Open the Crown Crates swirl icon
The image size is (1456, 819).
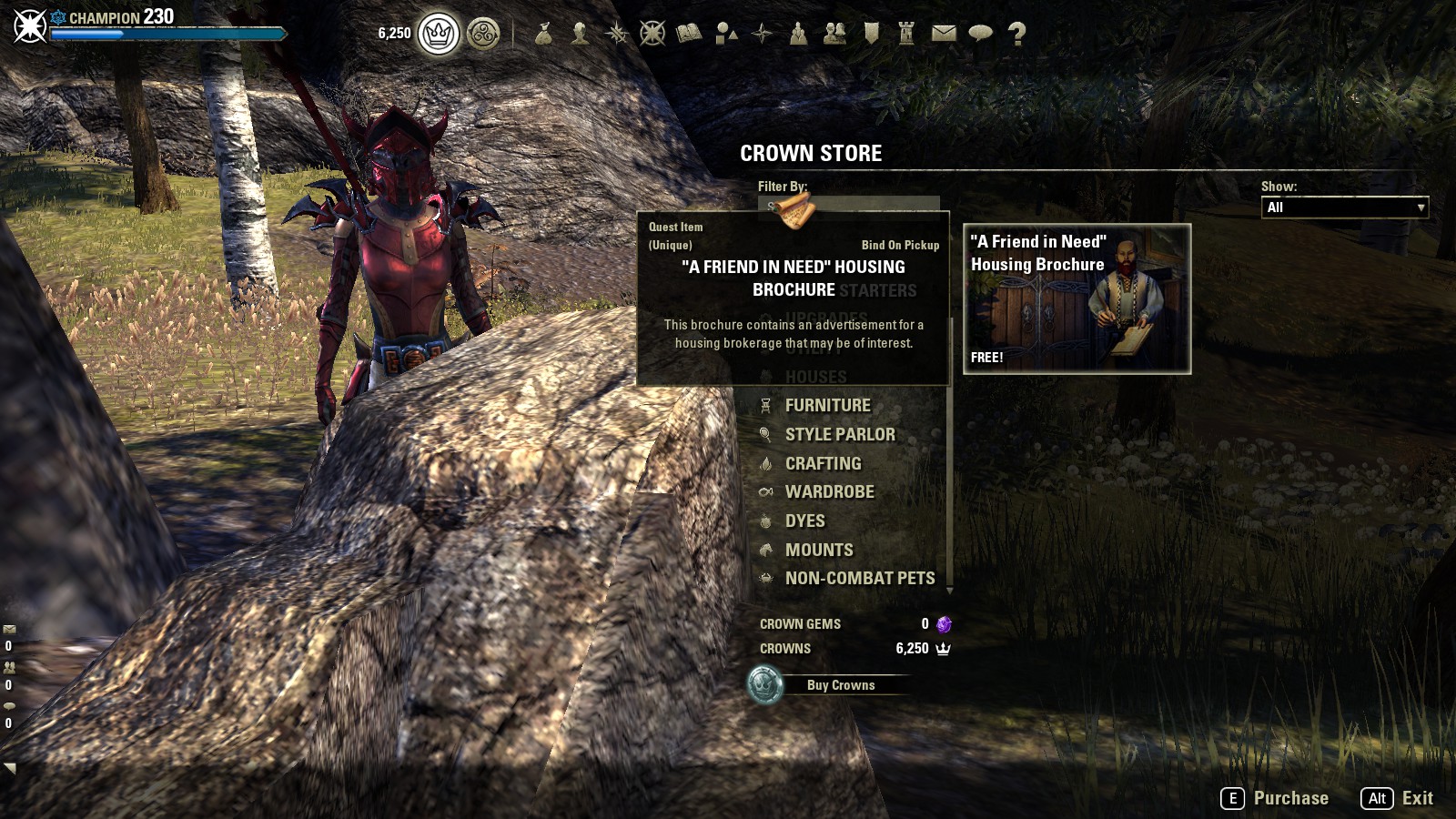coord(483,35)
